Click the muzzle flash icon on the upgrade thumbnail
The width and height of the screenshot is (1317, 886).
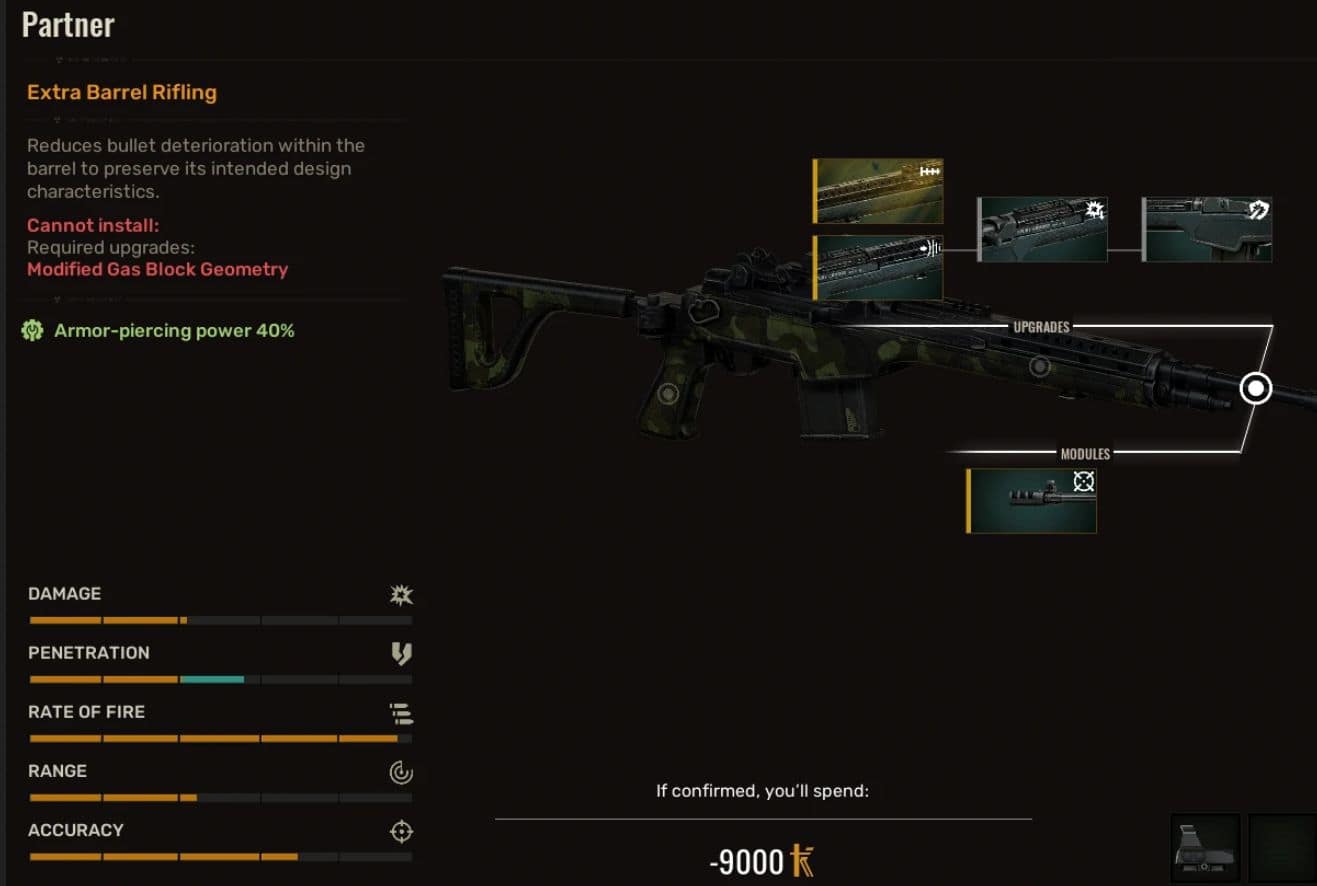(1093, 210)
